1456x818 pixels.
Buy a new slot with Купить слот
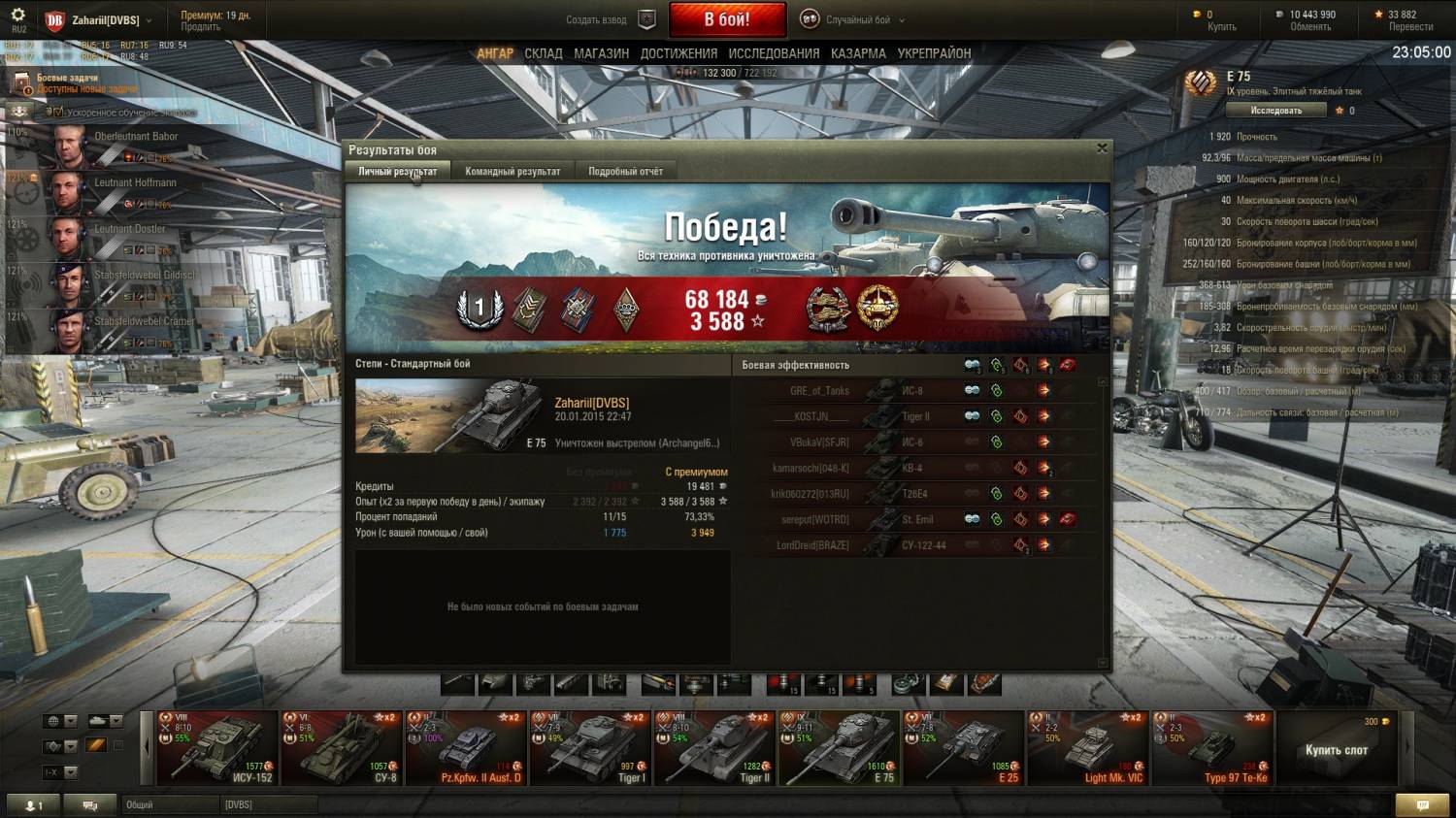pos(1336,749)
